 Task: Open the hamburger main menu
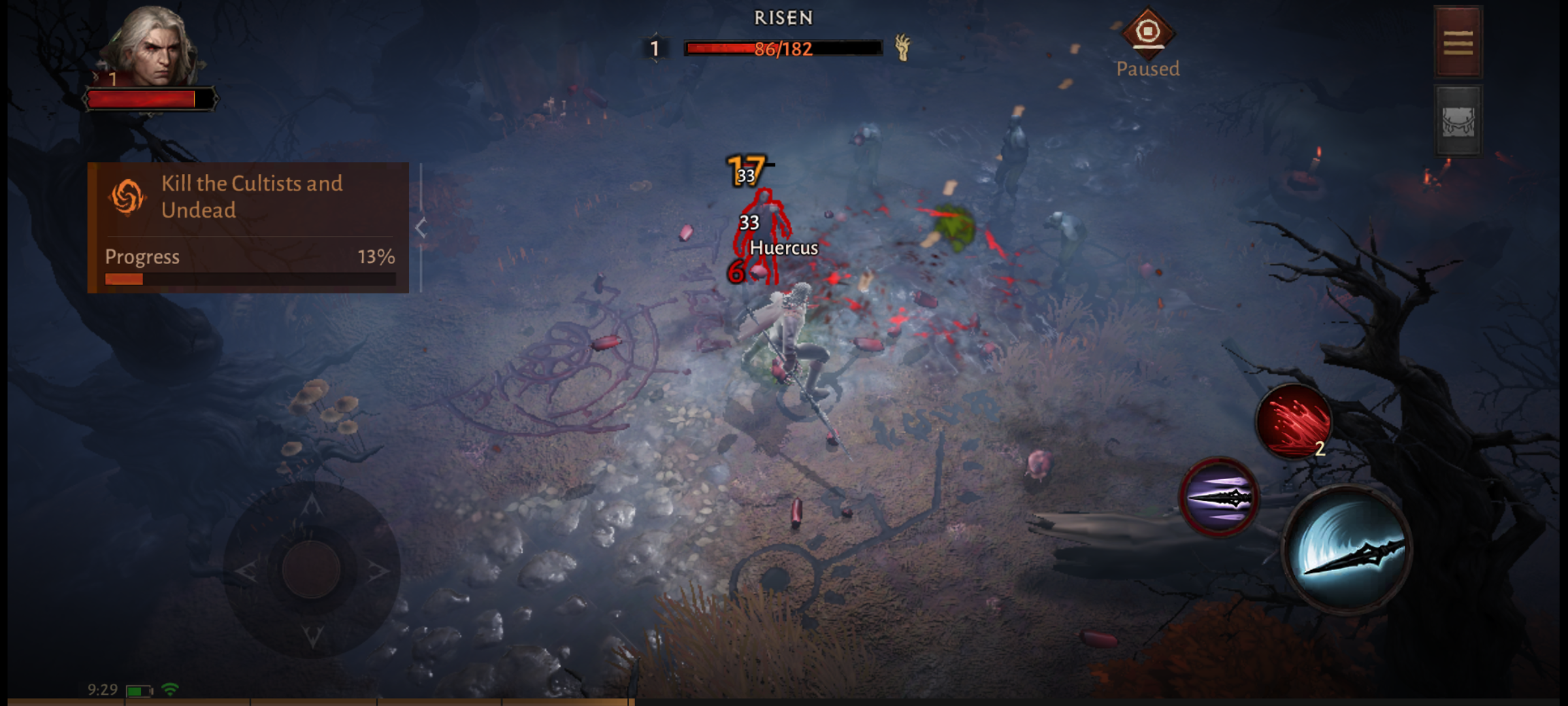[1458, 42]
